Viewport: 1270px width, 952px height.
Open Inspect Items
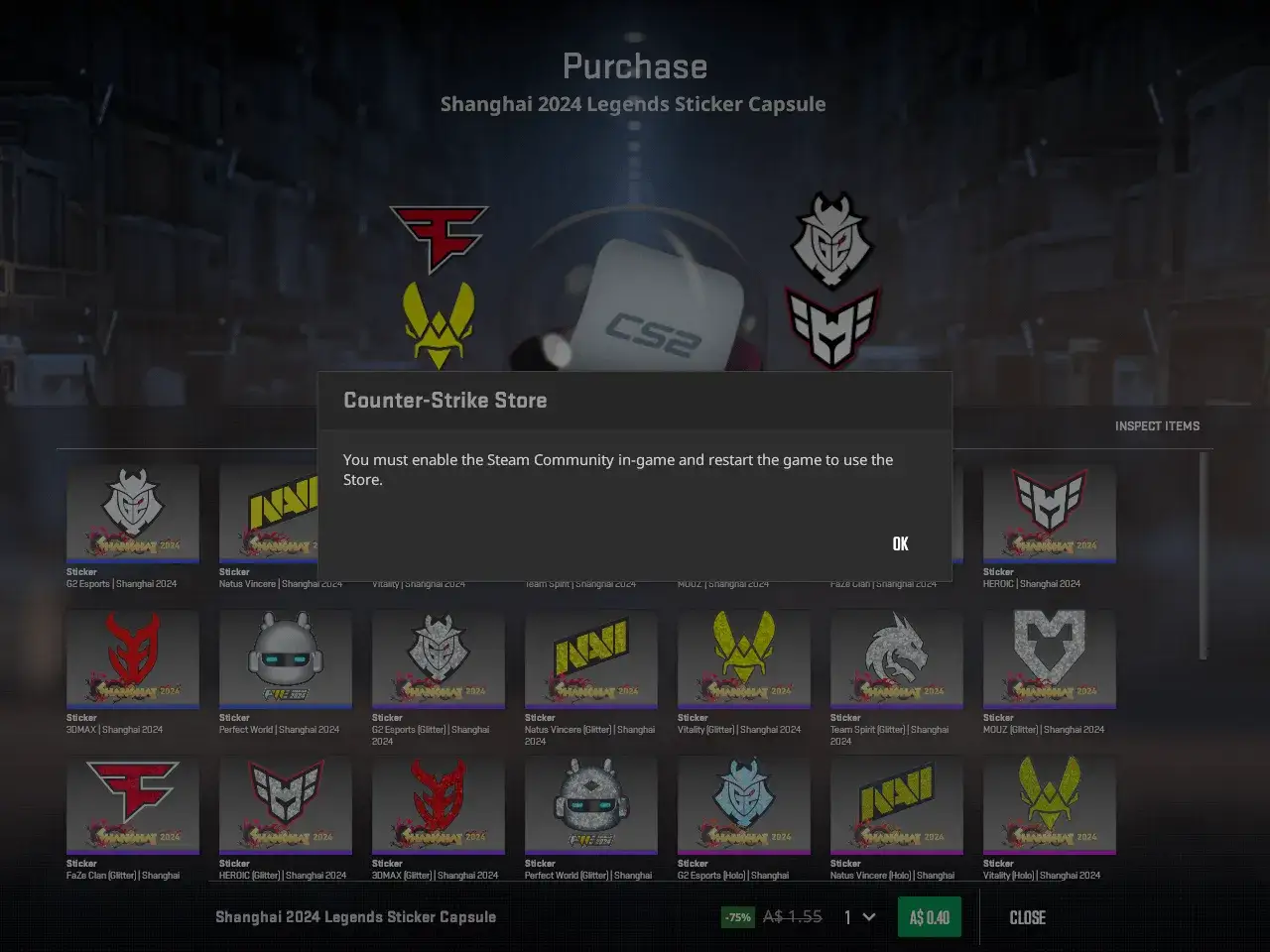pyautogui.click(x=1157, y=426)
